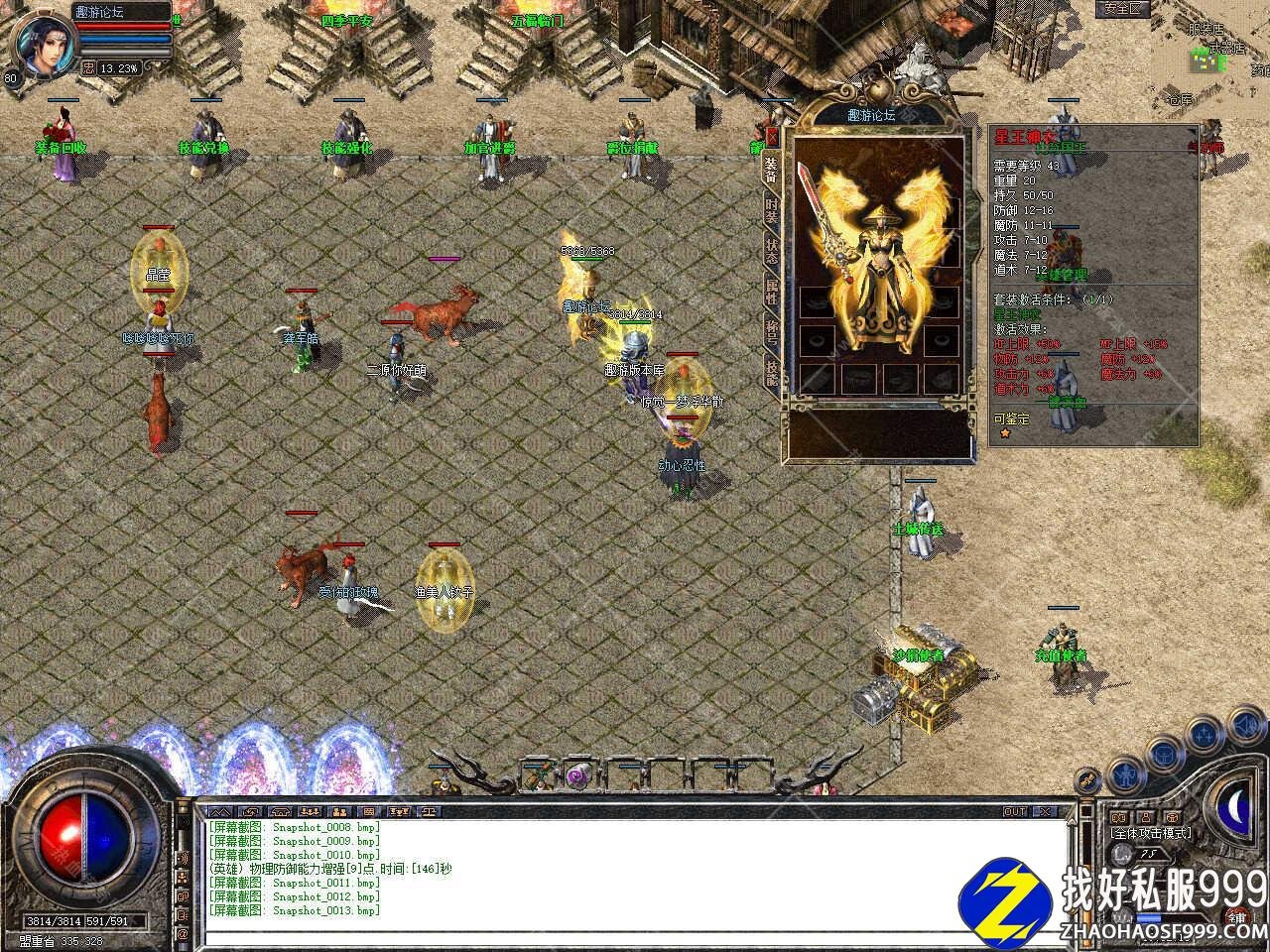The width and height of the screenshot is (1270, 952).
Task: Open the 技能 (skills) tab
Action: (772, 371)
